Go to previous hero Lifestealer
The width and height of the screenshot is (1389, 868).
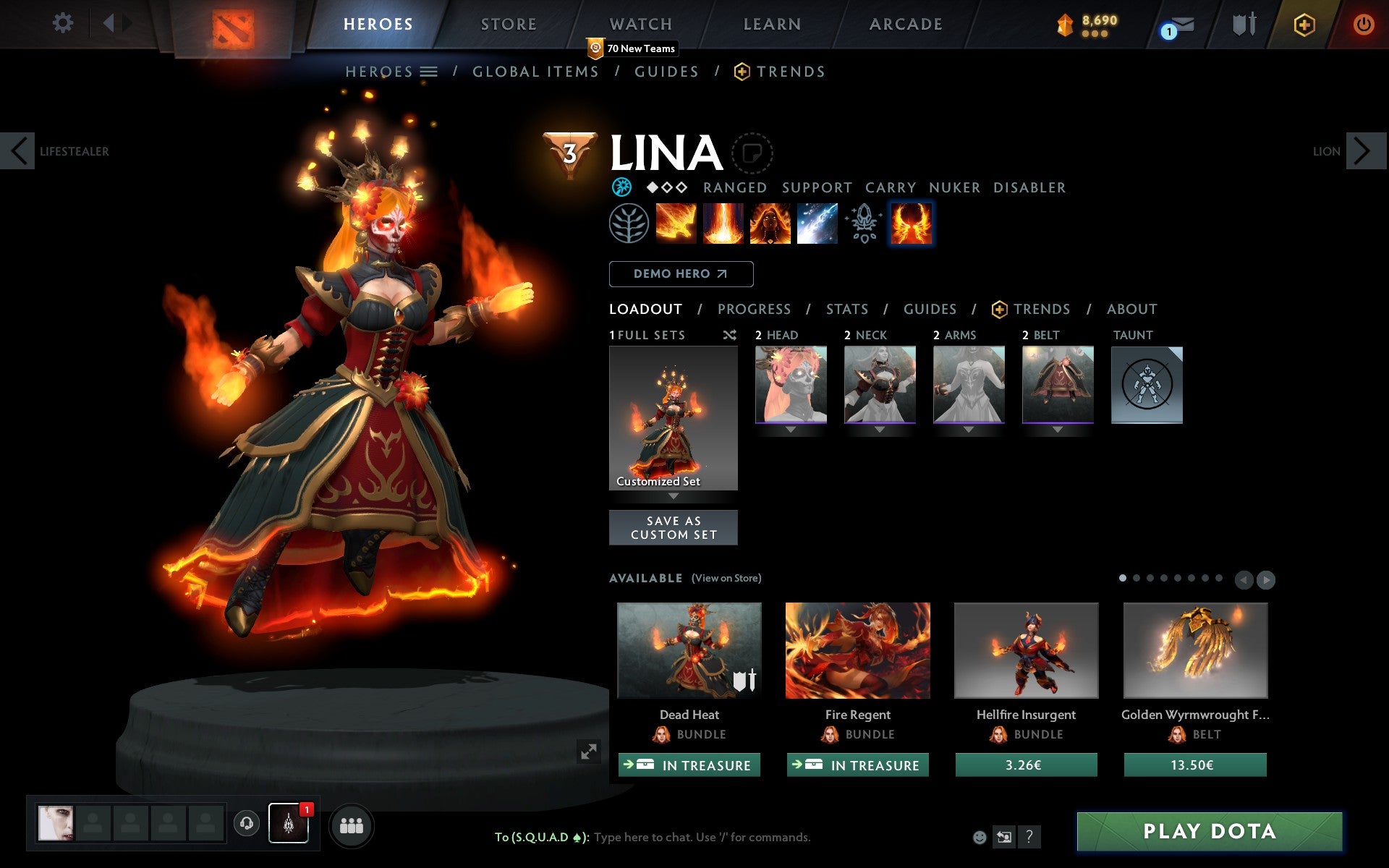(19, 151)
